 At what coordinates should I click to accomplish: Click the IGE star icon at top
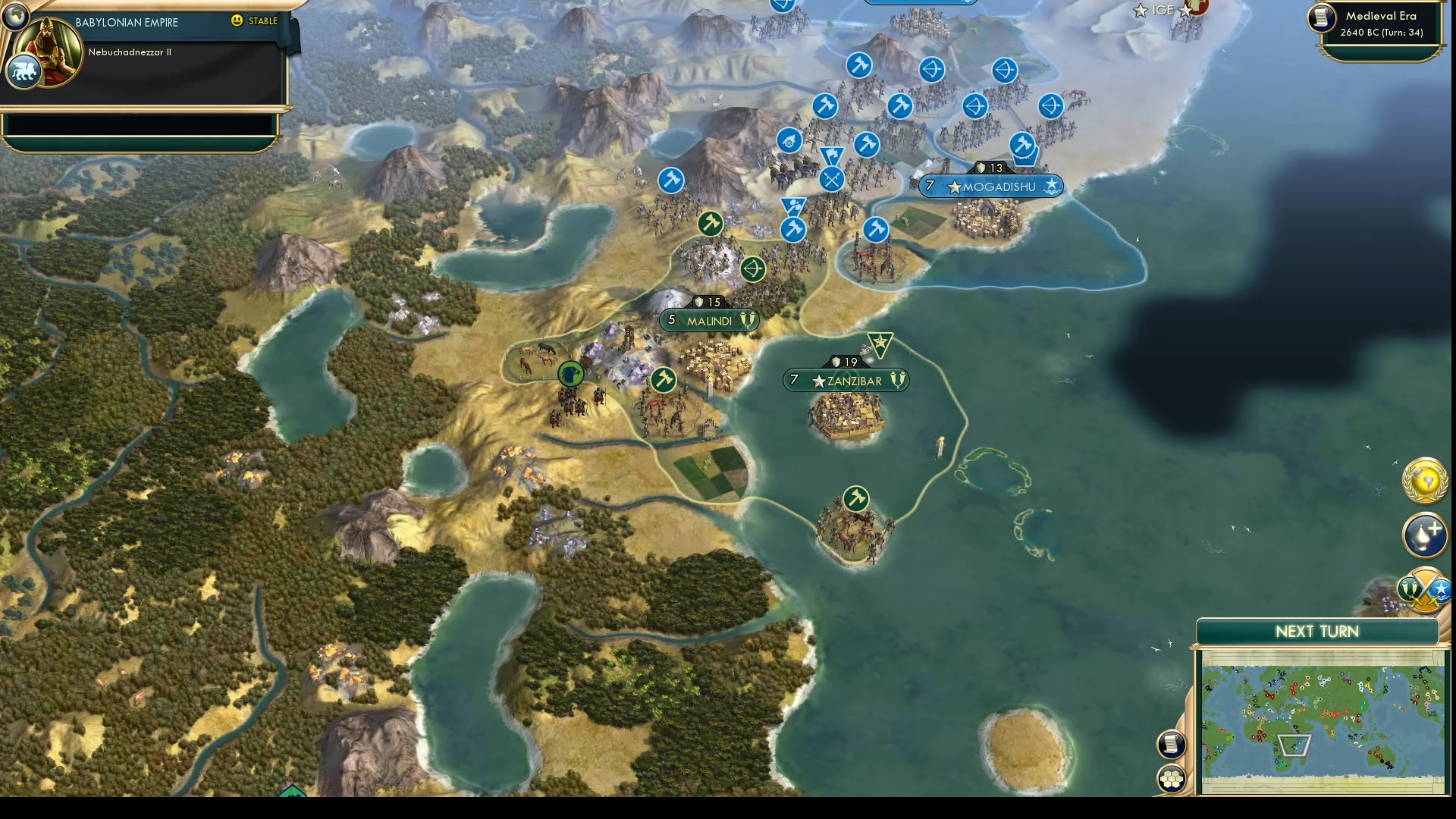pyautogui.click(x=1140, y=11)
